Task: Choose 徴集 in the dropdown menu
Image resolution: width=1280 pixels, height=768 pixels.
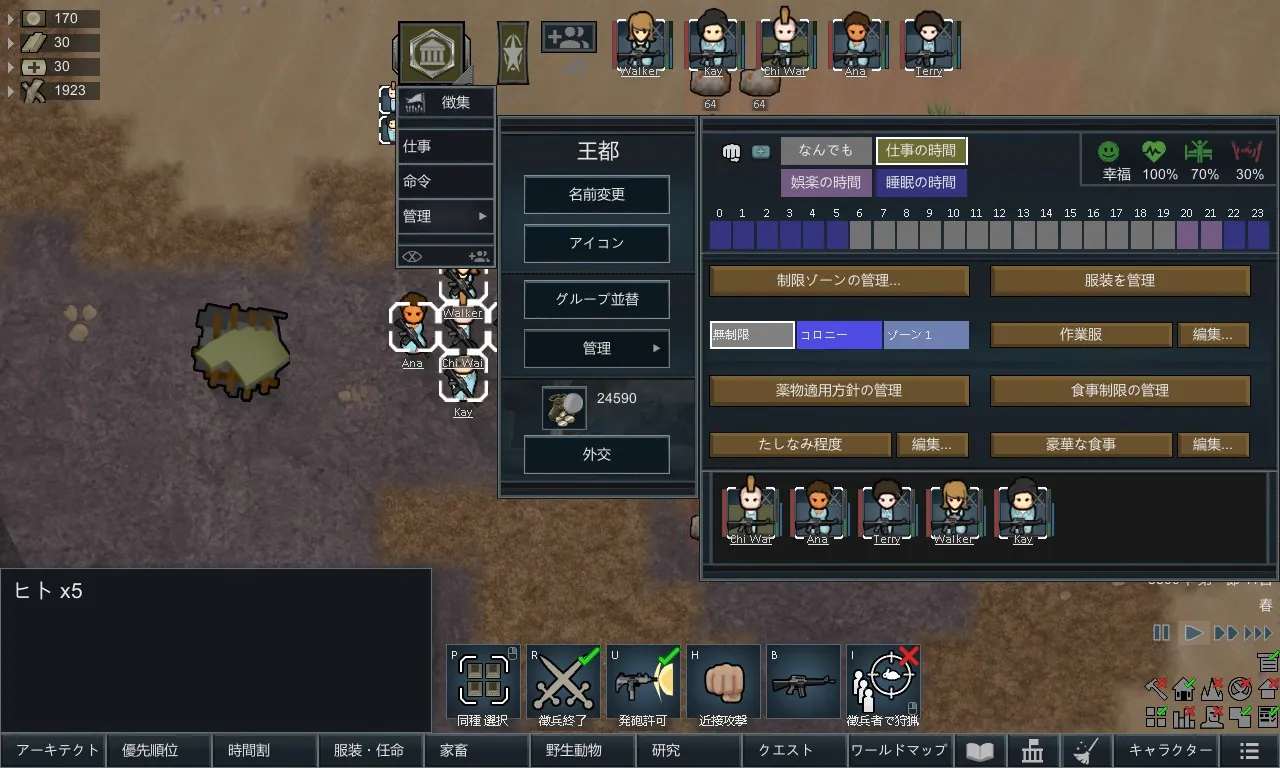Action: pyautogui.click(x=446, y=102)
